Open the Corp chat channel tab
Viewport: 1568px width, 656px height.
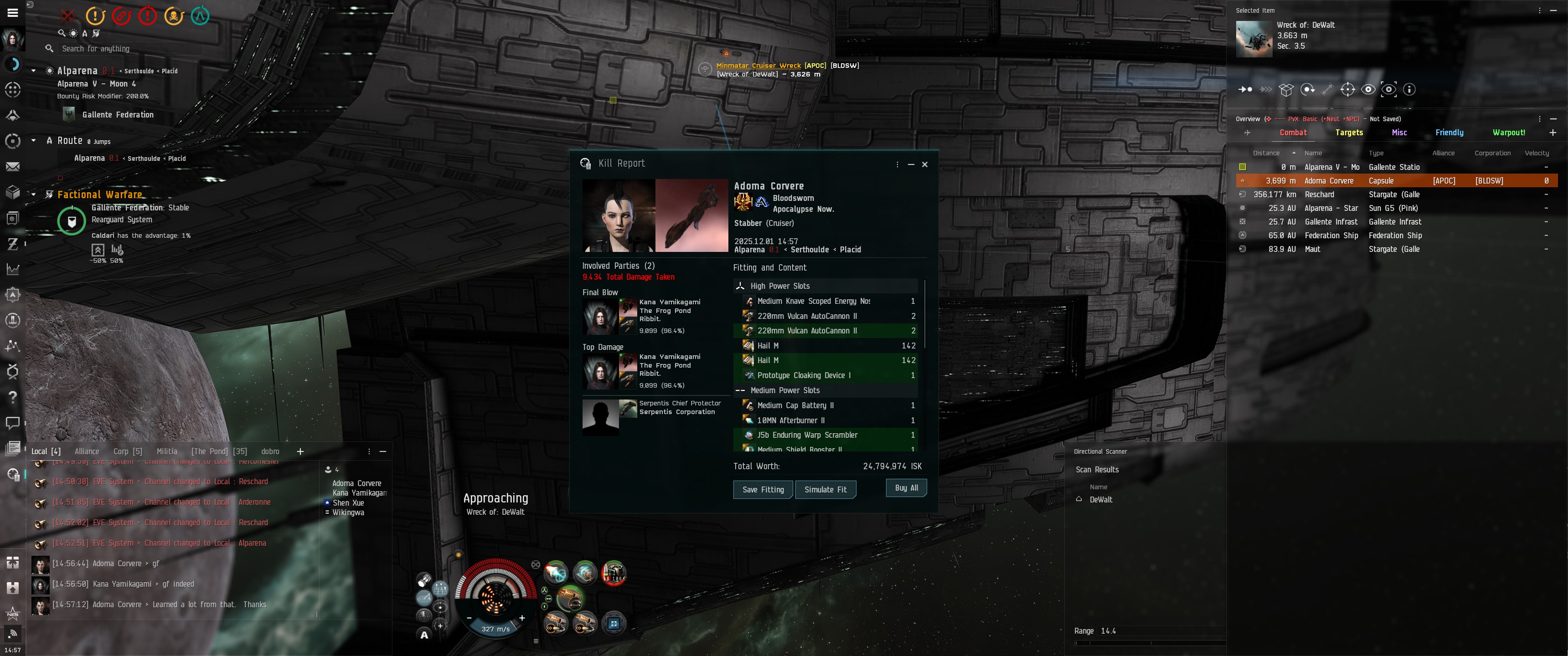point(127,451)
